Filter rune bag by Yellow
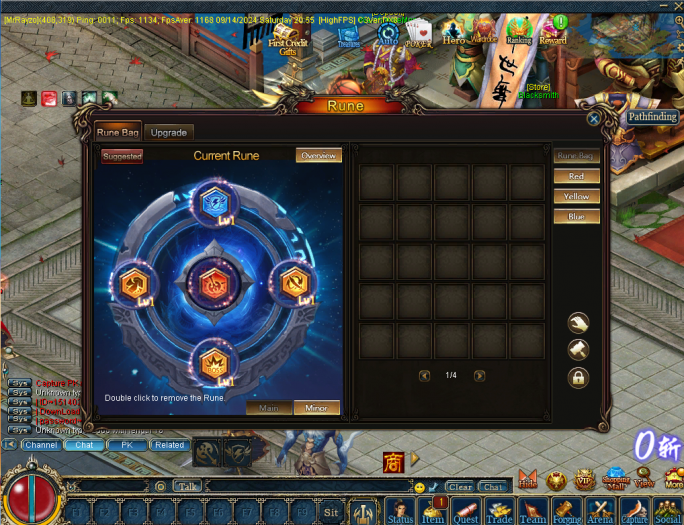This screenshot has width=684, height=525. coord(576,197)
